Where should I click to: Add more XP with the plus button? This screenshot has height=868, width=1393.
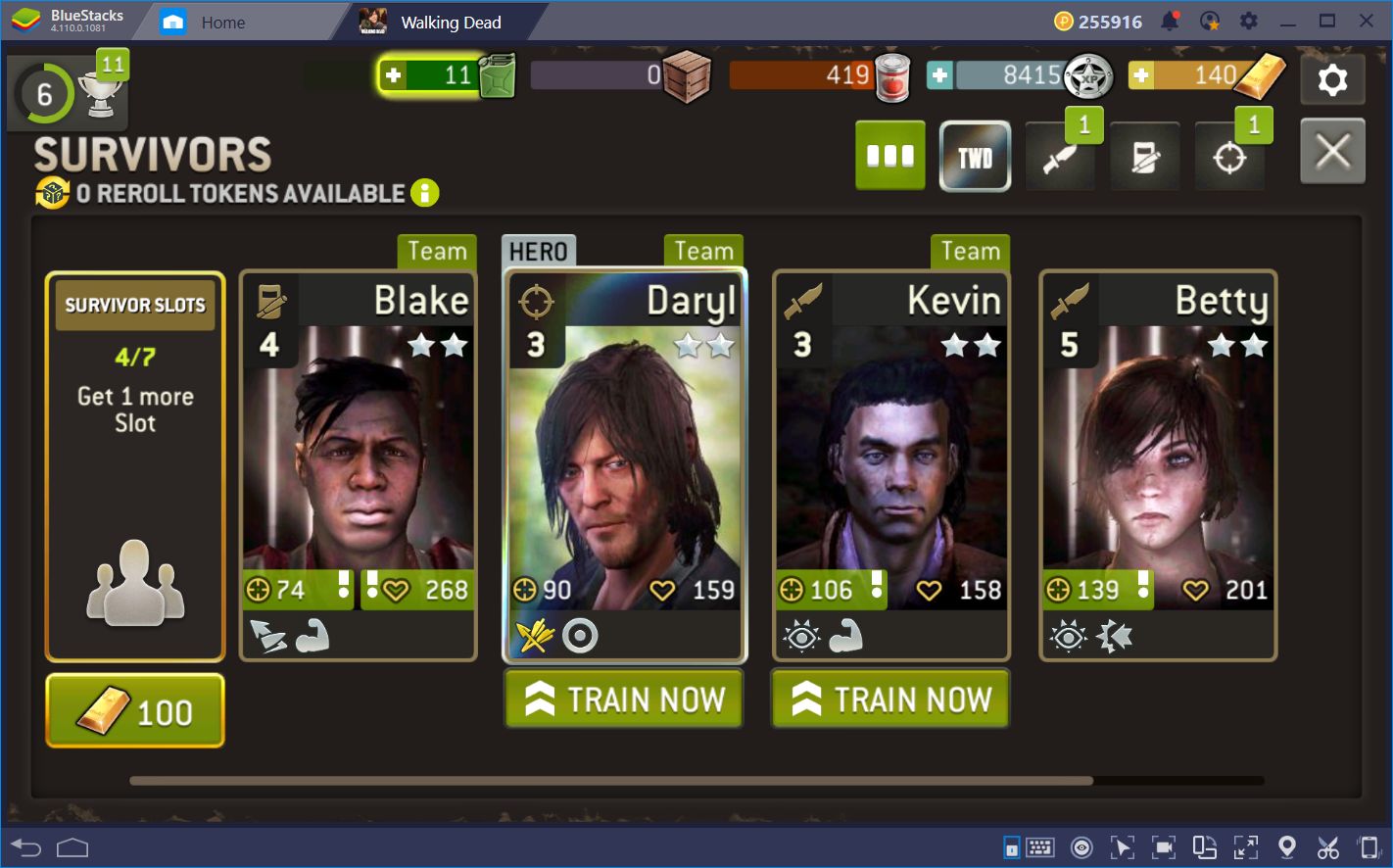[939, 75]
